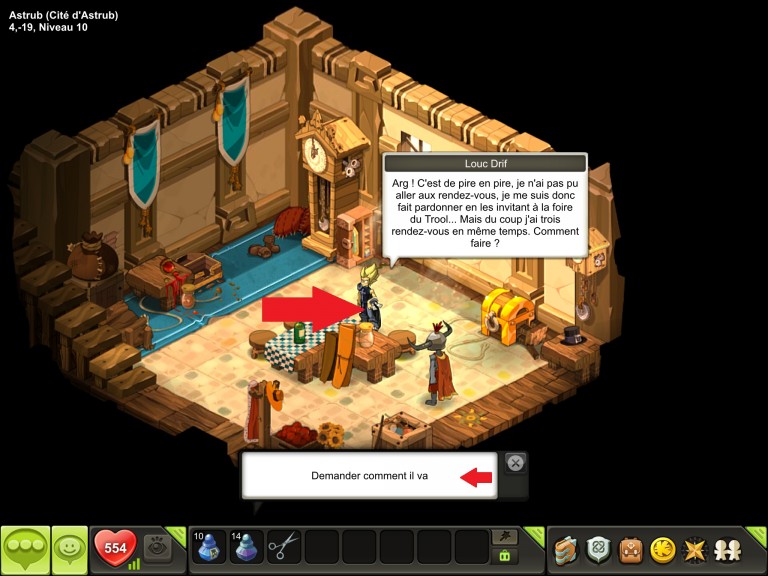Click the green padlock hotbar lock
This screenshot has height=576, width=768.
click(x=506, y=556)
